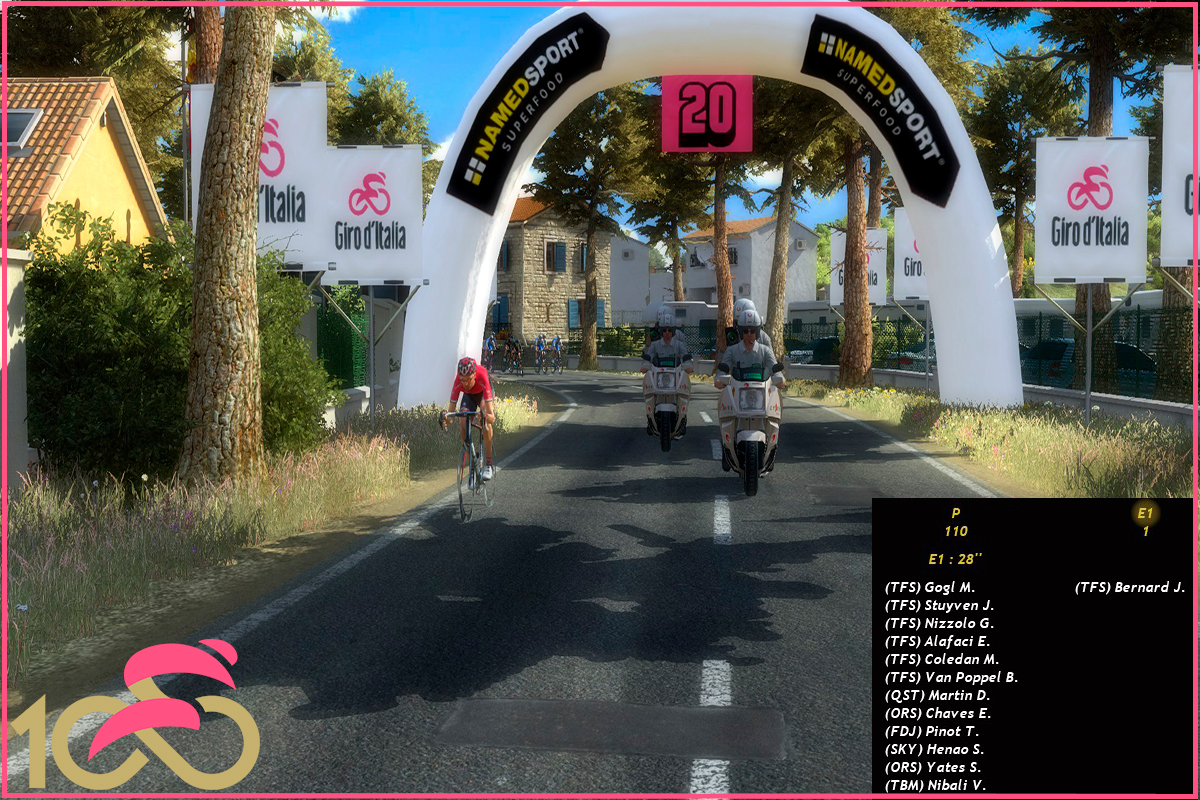Switch to the P peloton group header
The image size is (1200, 800).
coord(956,513)
